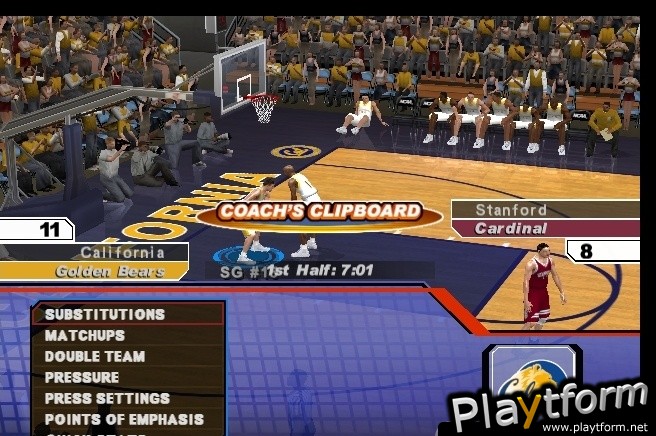Open the Matchups option
This screenshot has height=436, width=656.
(85, 335)
